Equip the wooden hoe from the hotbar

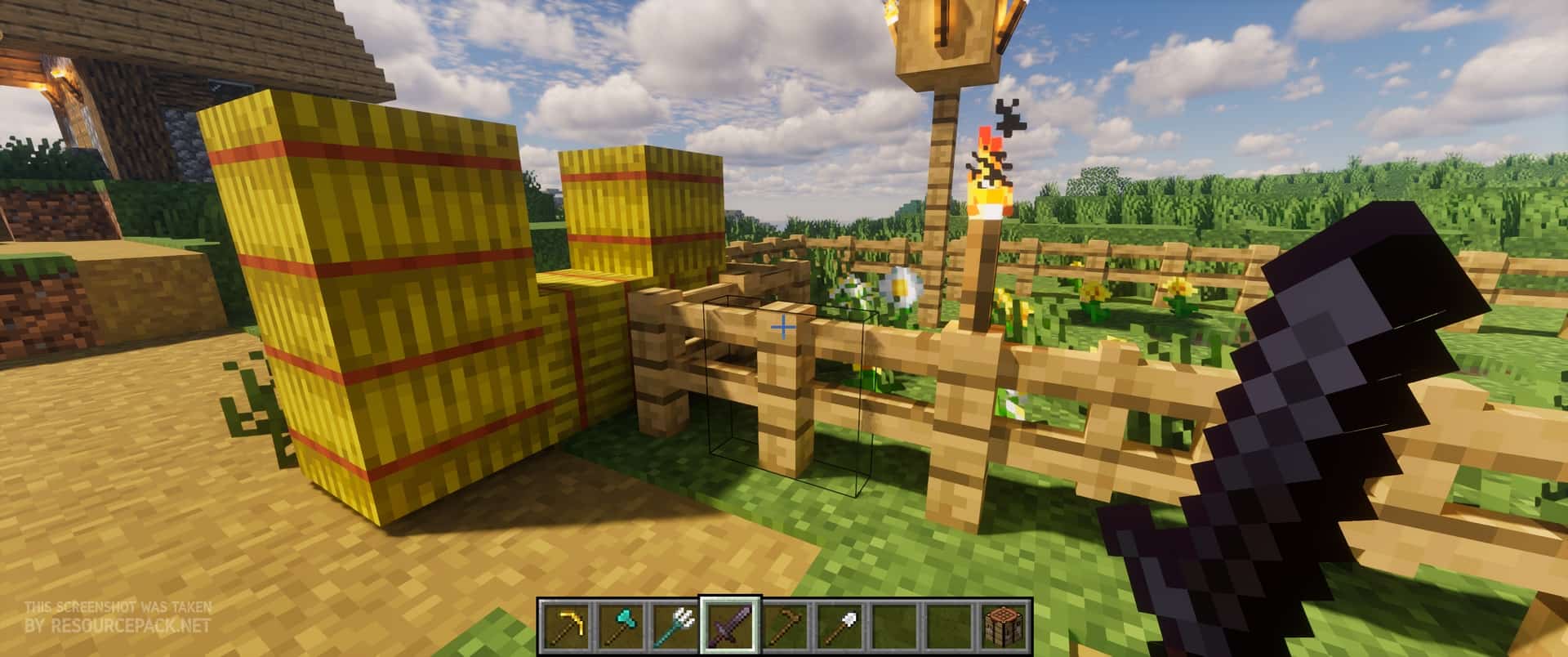point(786,625)
